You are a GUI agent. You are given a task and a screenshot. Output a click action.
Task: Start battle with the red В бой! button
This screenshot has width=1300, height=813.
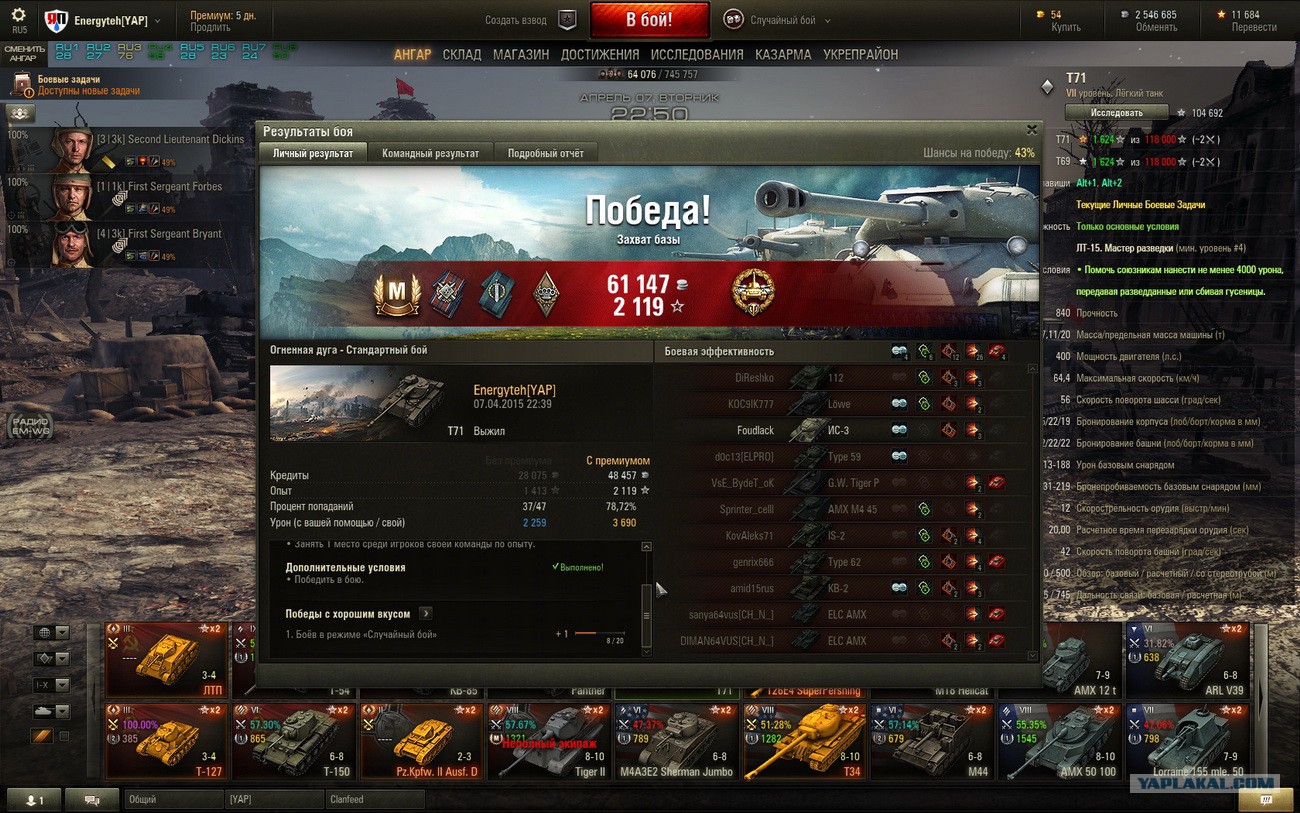[x=649, y=19]
